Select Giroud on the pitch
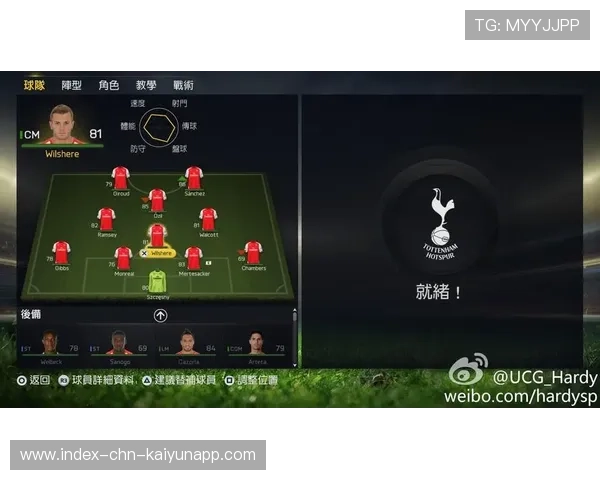This screenshot has height=480, width=600. (121, 178)
